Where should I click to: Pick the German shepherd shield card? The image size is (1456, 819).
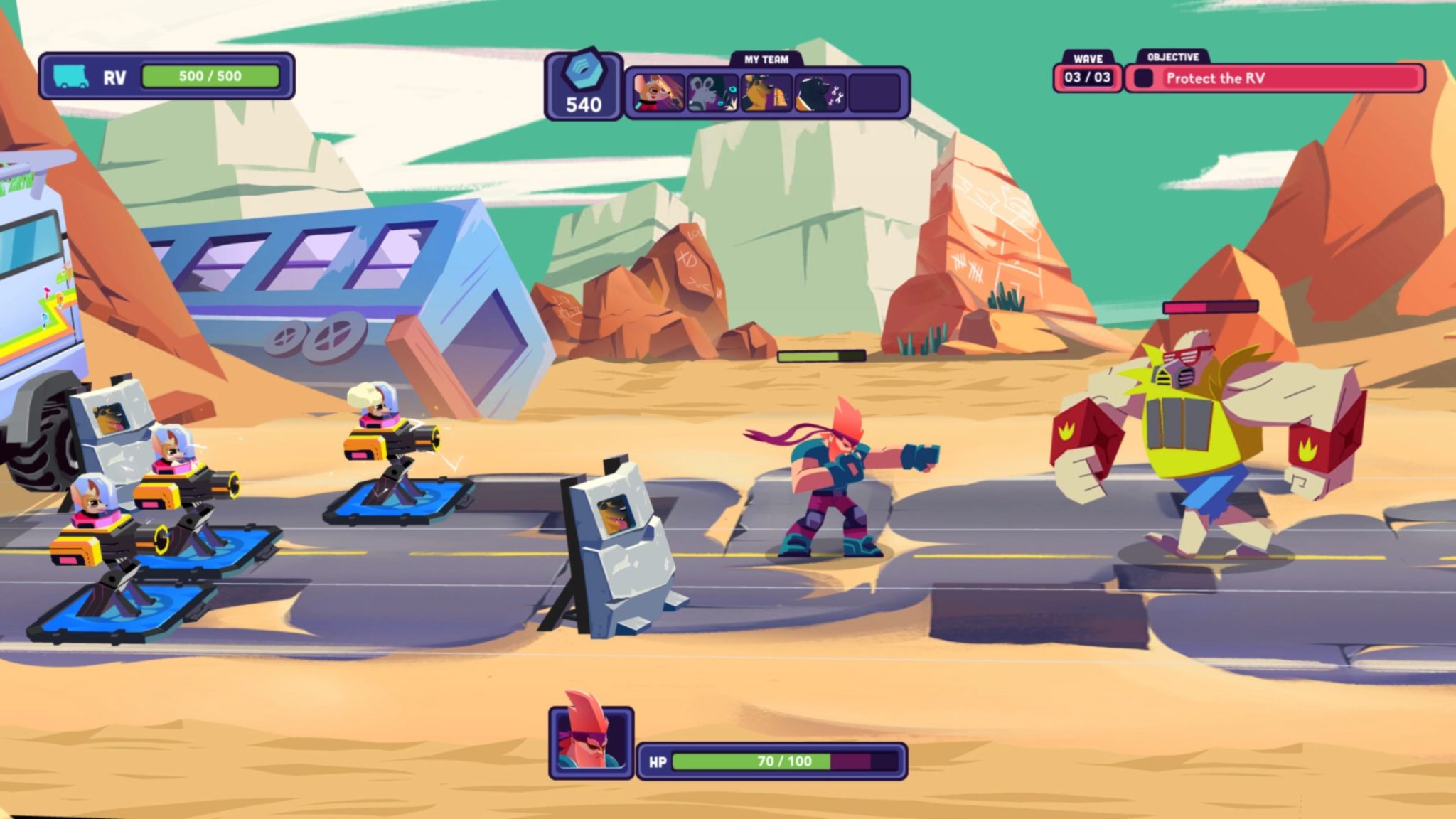766,93
